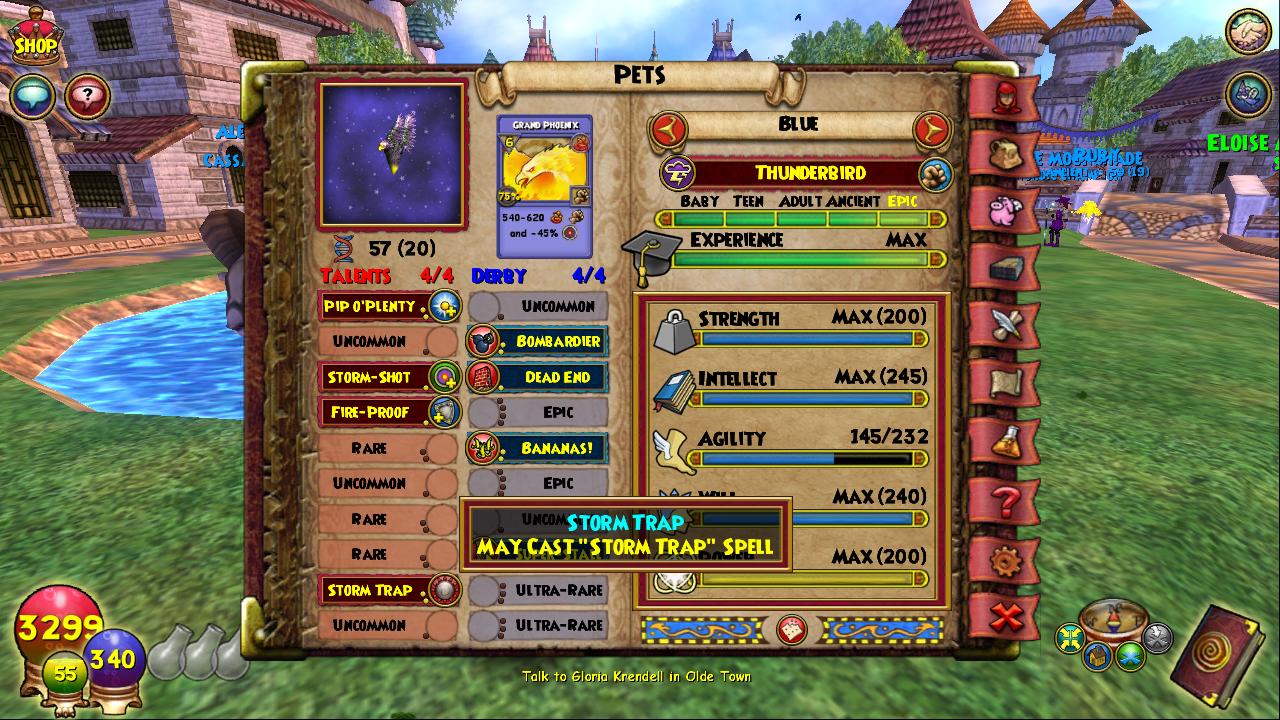Screen dimensions: 1280x720
Task: Switch to the character tab
Action: coord(1003,95)
